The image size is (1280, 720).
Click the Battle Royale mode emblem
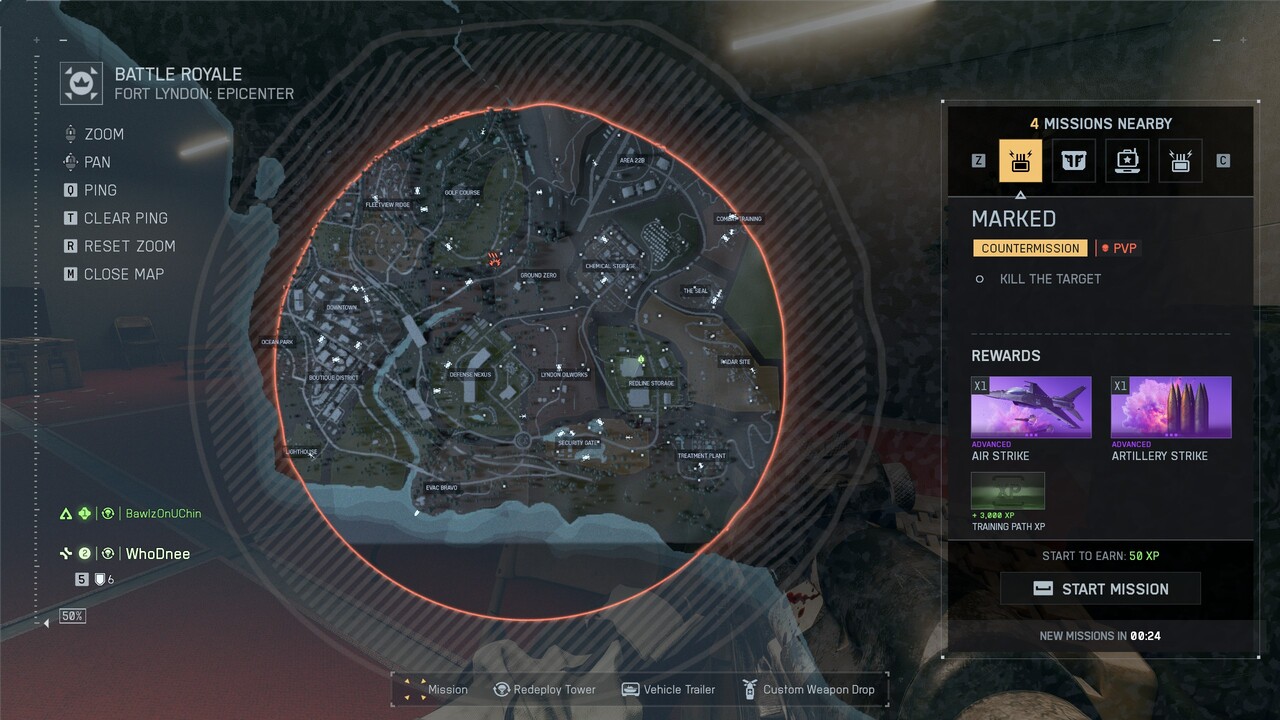coord(80,83)
